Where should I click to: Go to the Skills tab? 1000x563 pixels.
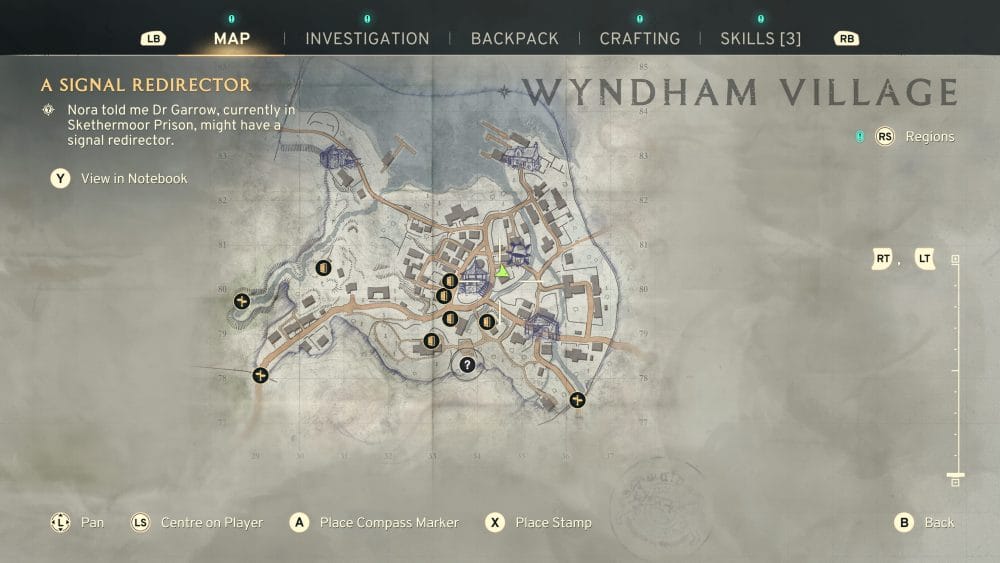[761, 39]
